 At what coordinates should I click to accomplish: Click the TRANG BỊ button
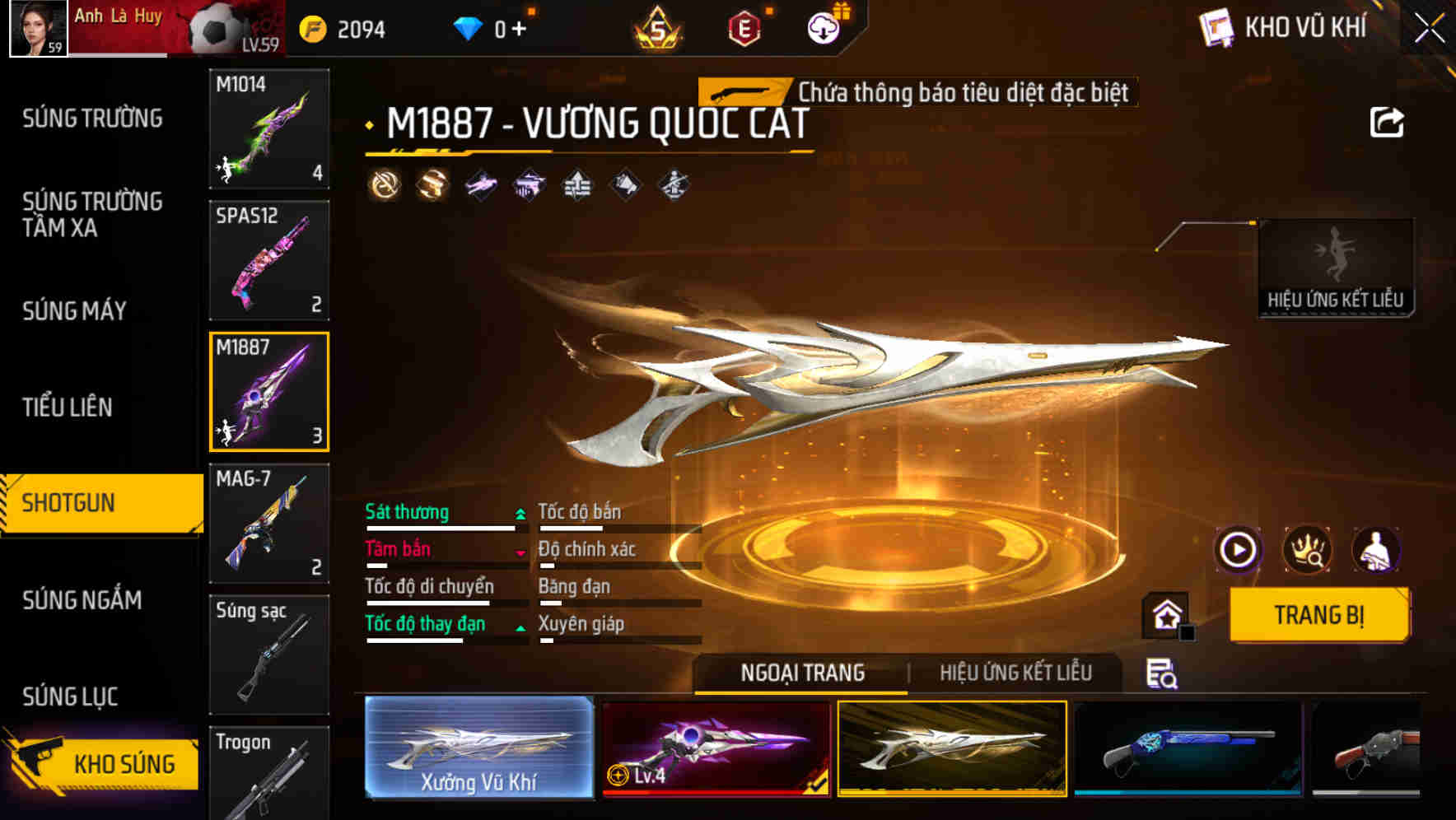tap(1318, 616)
